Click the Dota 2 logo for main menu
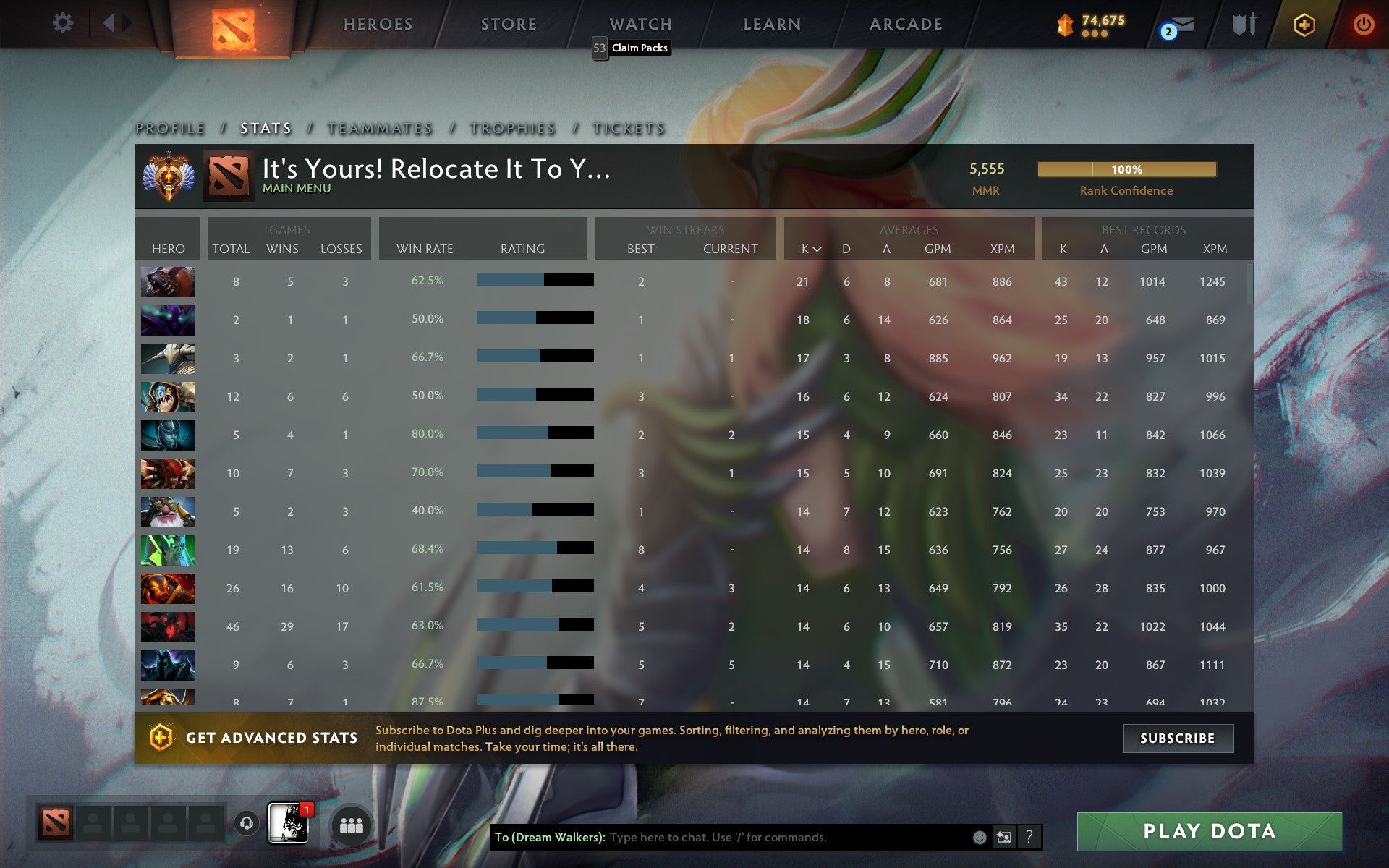The image size is (1389, 868). click(235, 24)
